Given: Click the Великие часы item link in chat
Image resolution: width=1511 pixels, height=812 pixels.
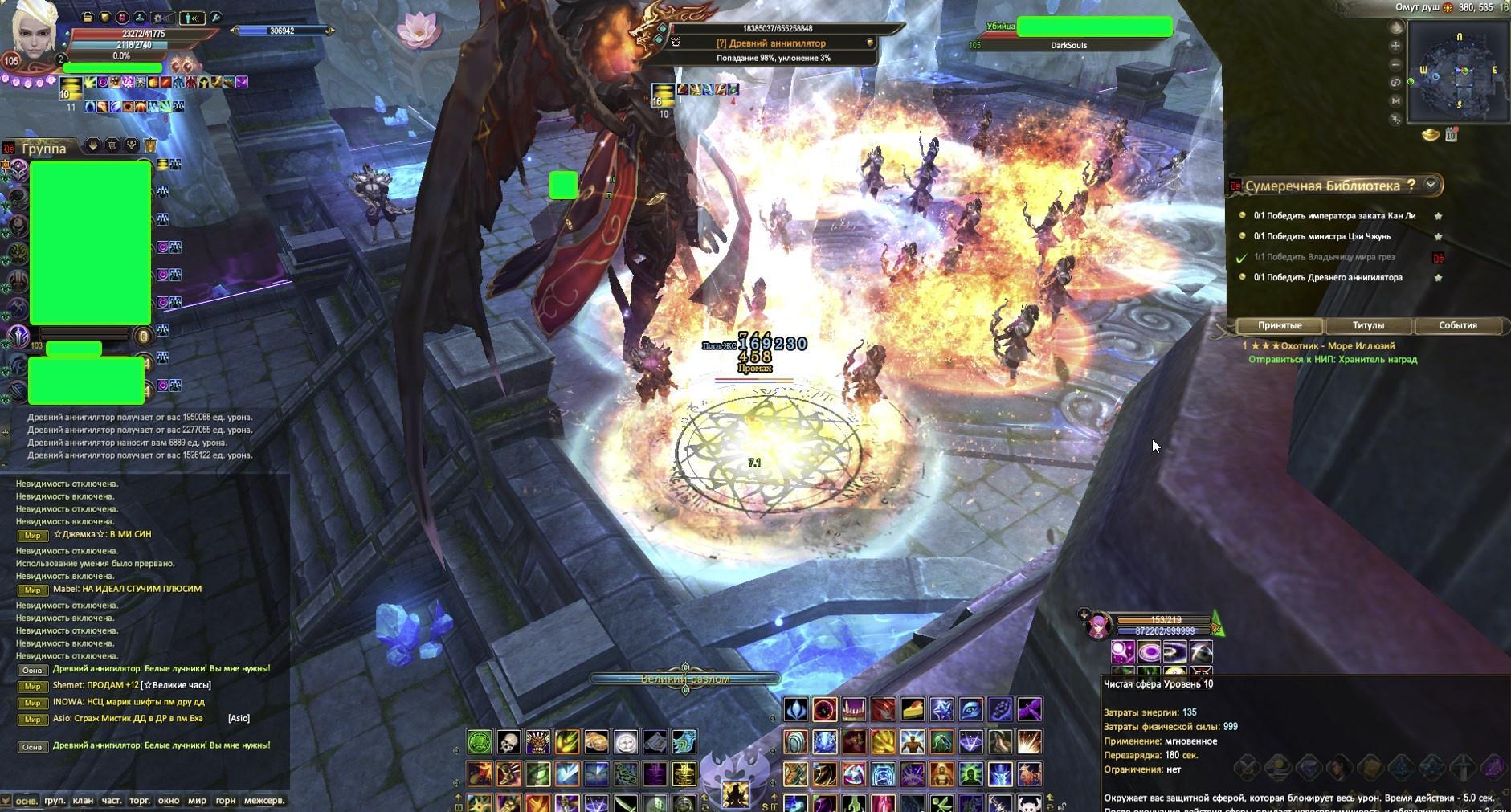Looking at the screenshot, I should [x=176, y=685].
